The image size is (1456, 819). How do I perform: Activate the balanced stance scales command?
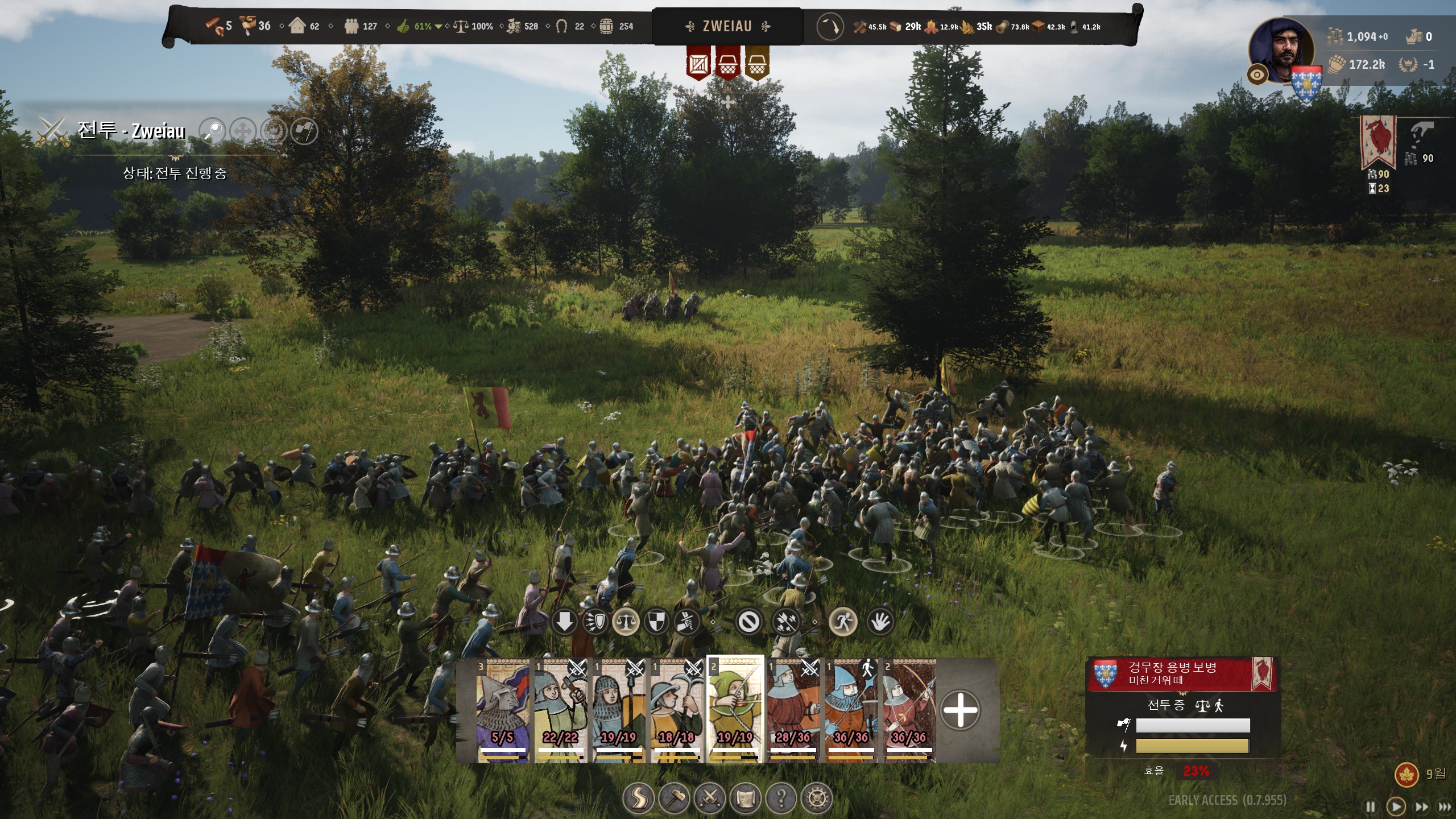[x=626, y=622]
